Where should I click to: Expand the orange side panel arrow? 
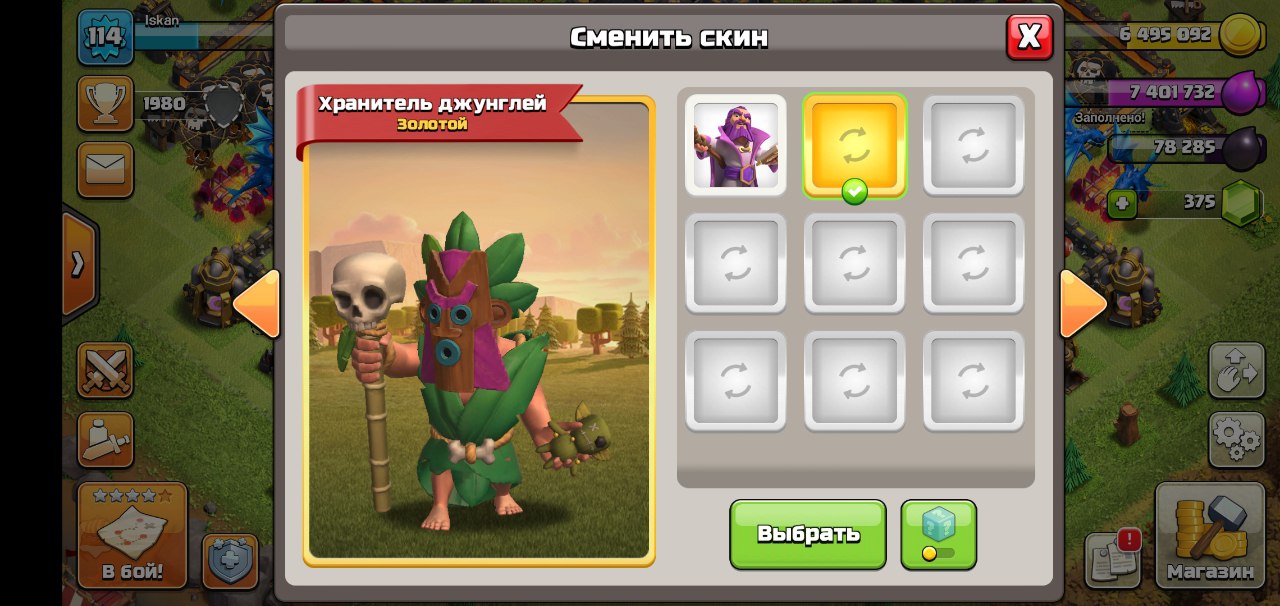click(x=78, y=264)
